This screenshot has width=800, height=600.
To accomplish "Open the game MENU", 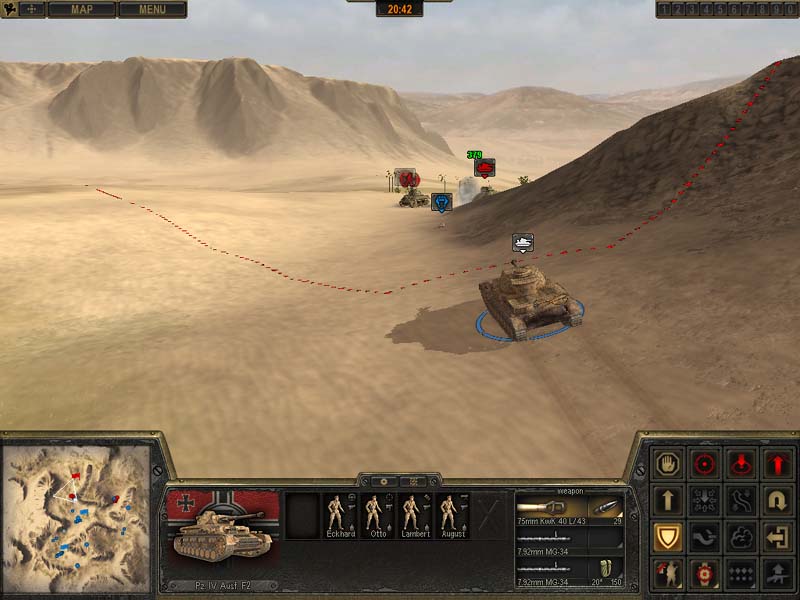I will tap(152, 9).
